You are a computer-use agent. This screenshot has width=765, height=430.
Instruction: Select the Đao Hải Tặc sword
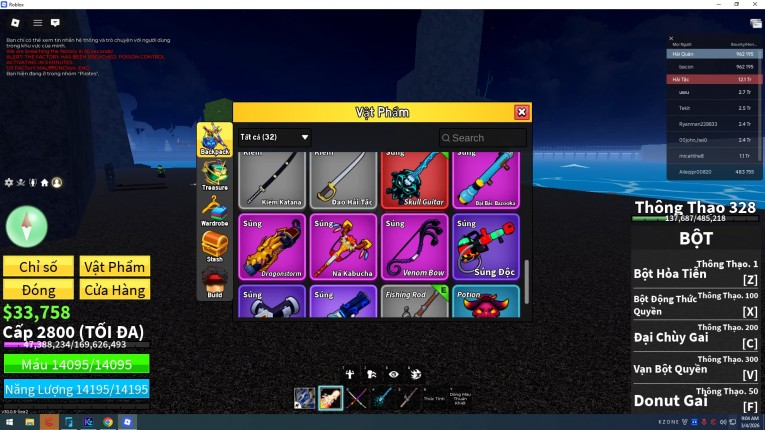point(343,180)
